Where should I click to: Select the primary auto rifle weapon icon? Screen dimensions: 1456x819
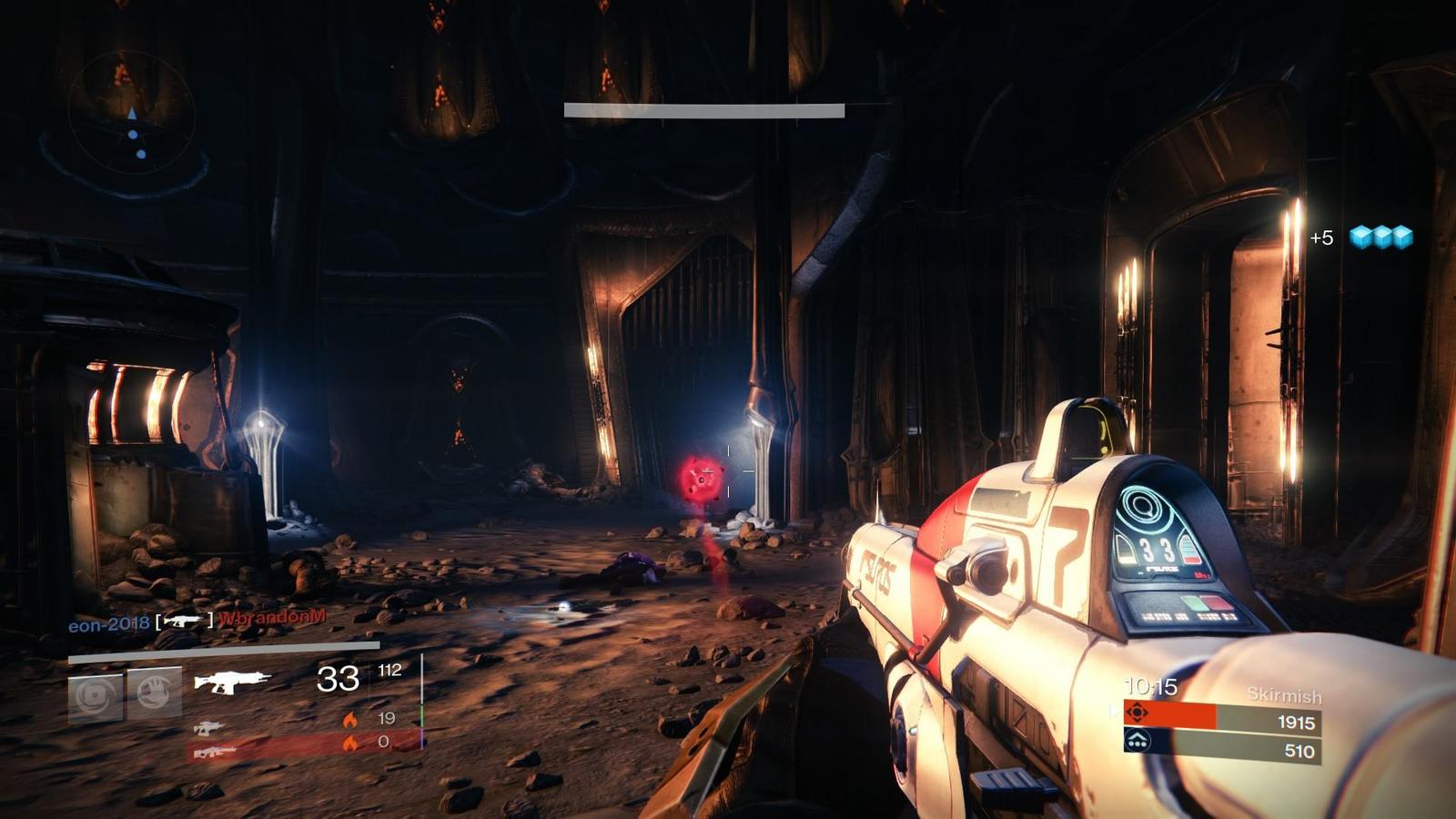(233, 681)
